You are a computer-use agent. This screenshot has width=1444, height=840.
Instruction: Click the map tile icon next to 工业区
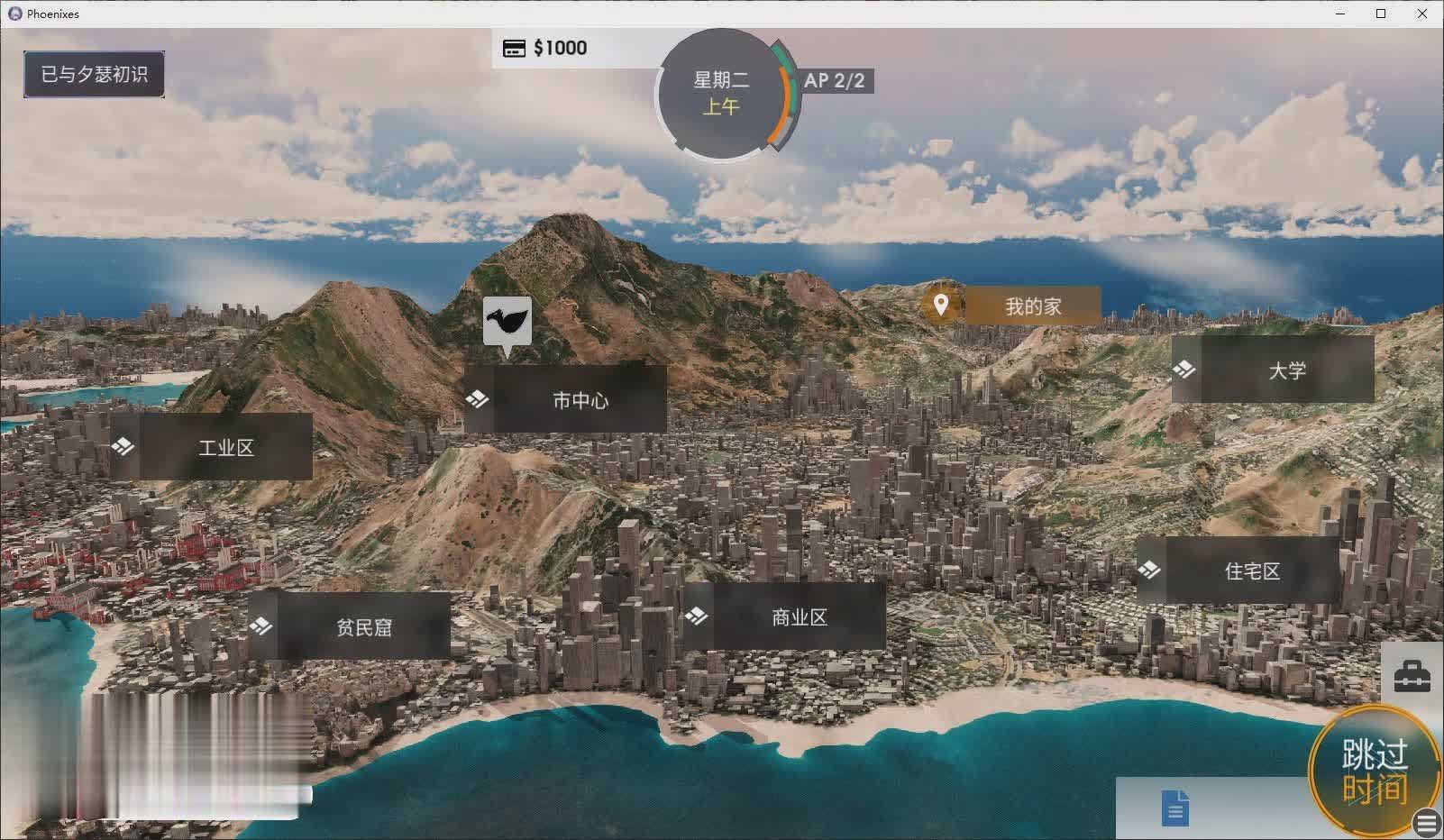[123, 445]
